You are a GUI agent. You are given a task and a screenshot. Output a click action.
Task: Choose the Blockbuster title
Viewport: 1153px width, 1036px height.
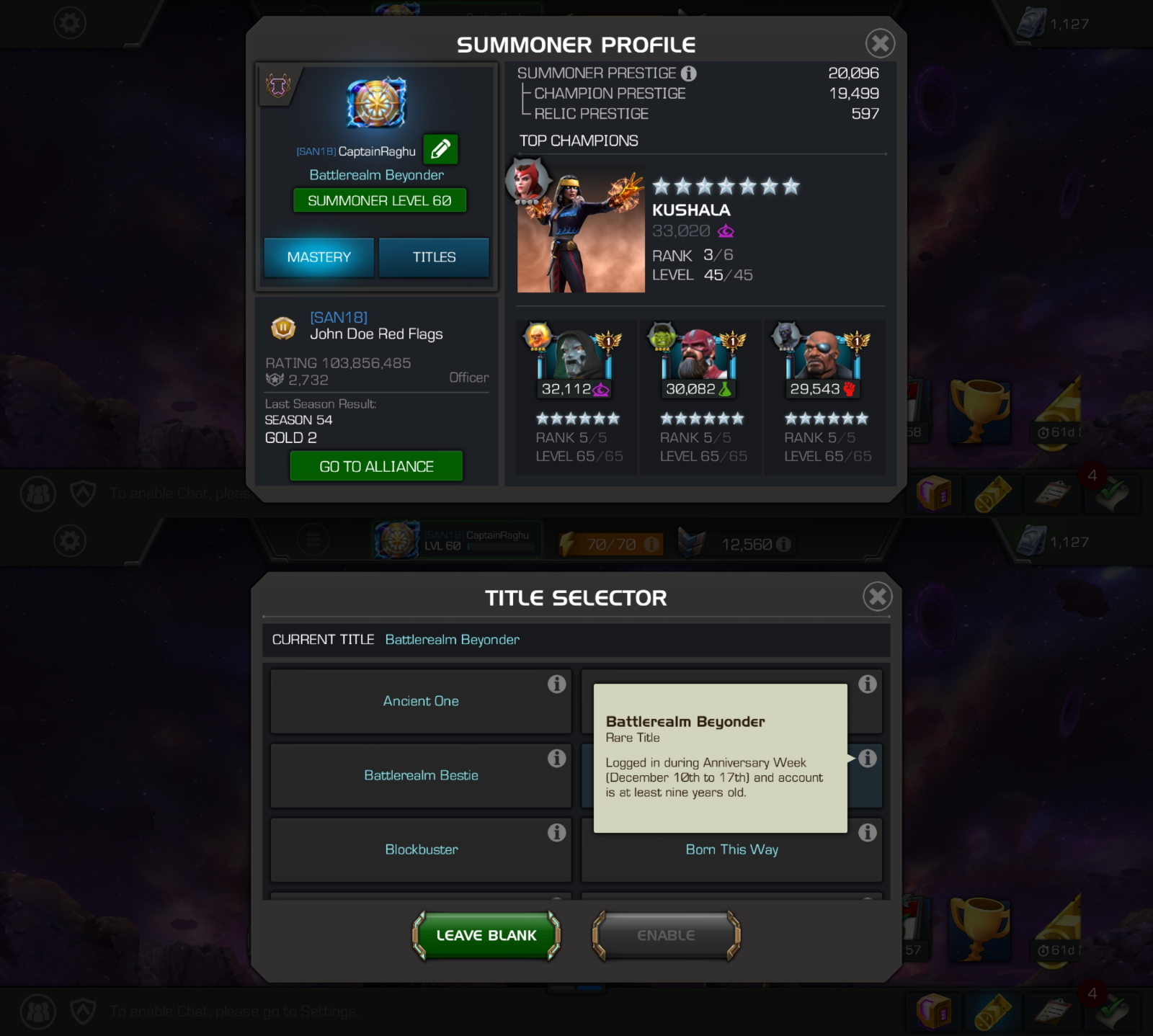(x=421, y=849)
